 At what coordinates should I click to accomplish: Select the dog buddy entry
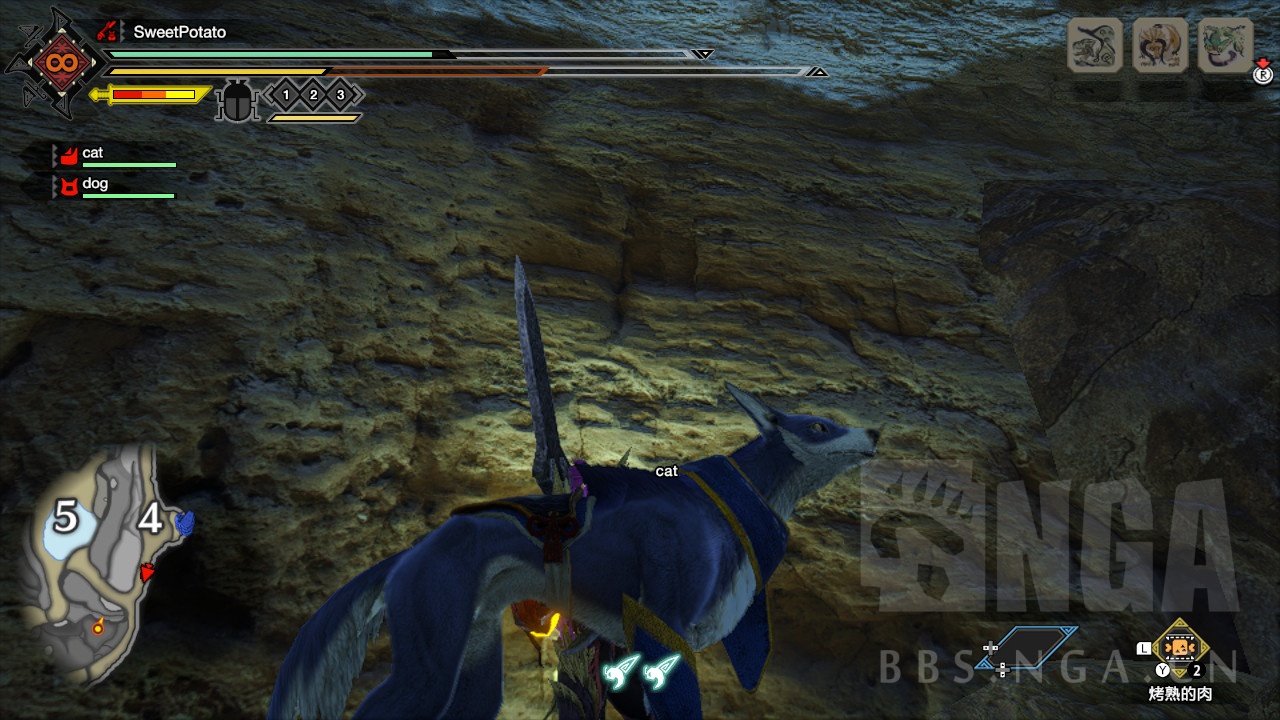coord(95,184)
